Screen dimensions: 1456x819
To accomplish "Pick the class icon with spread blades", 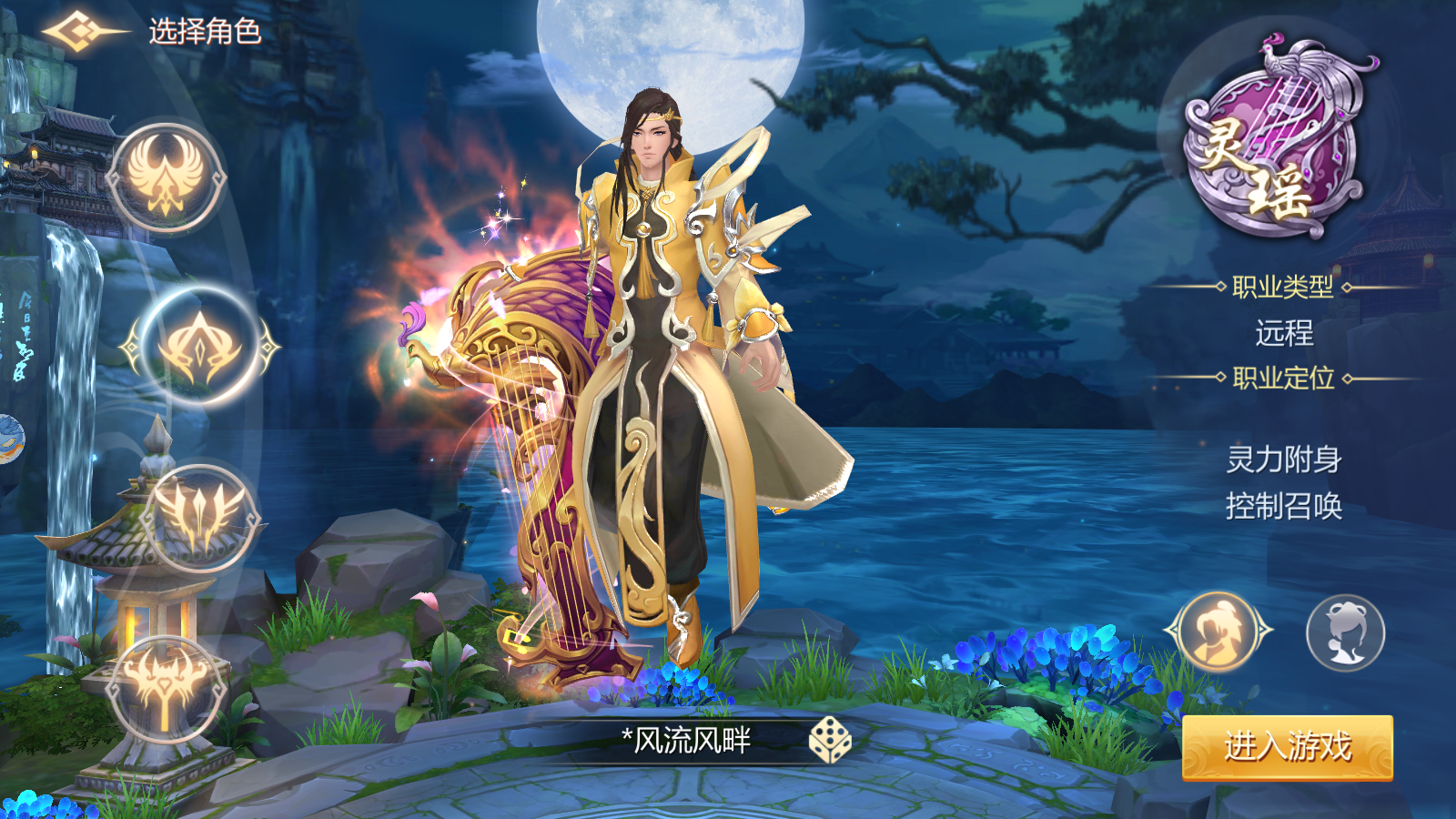I will tap(200, 517).
